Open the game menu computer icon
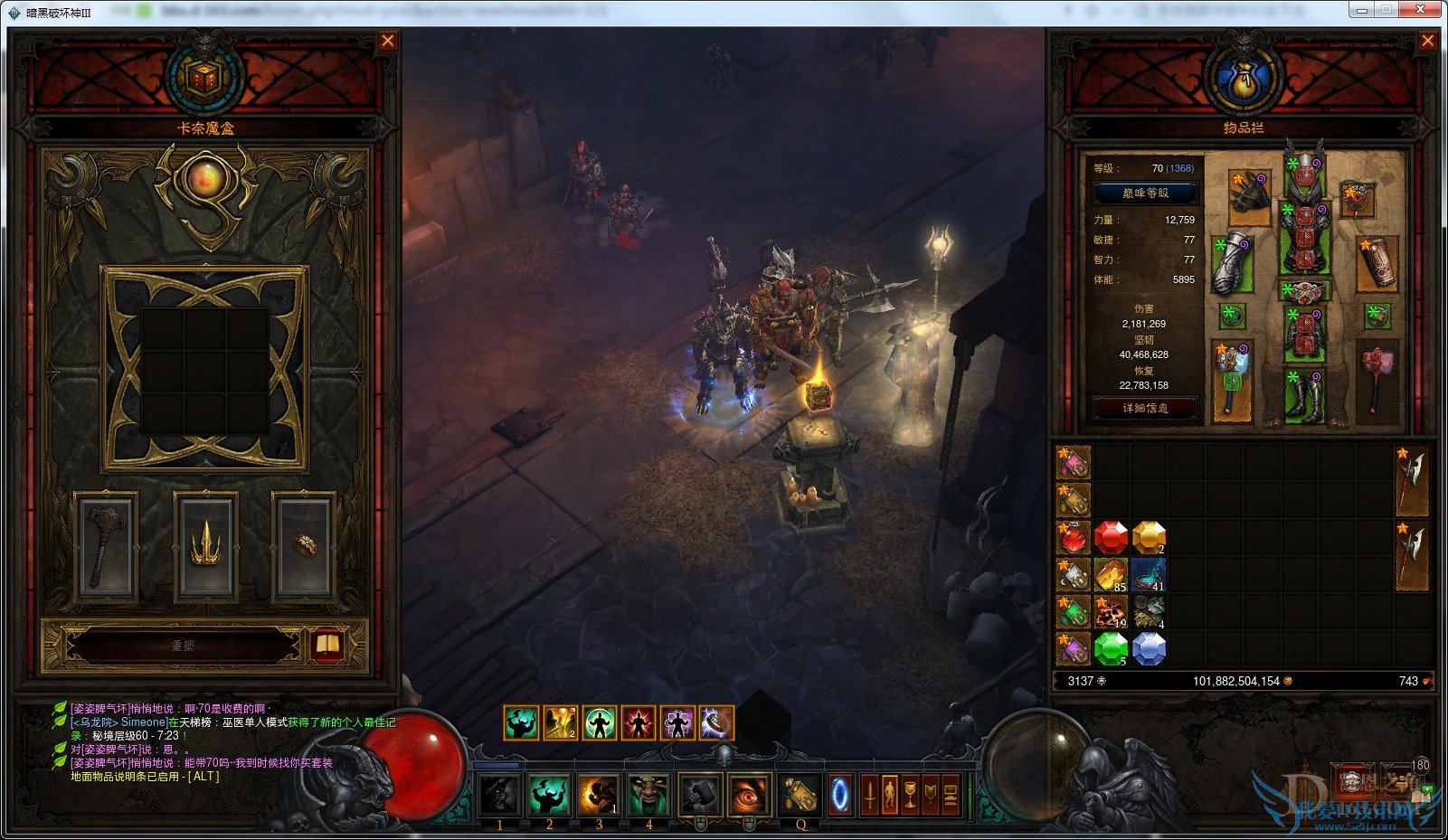Image resolution: width=1448 pixels, height=840 pixels. point(950,795)
